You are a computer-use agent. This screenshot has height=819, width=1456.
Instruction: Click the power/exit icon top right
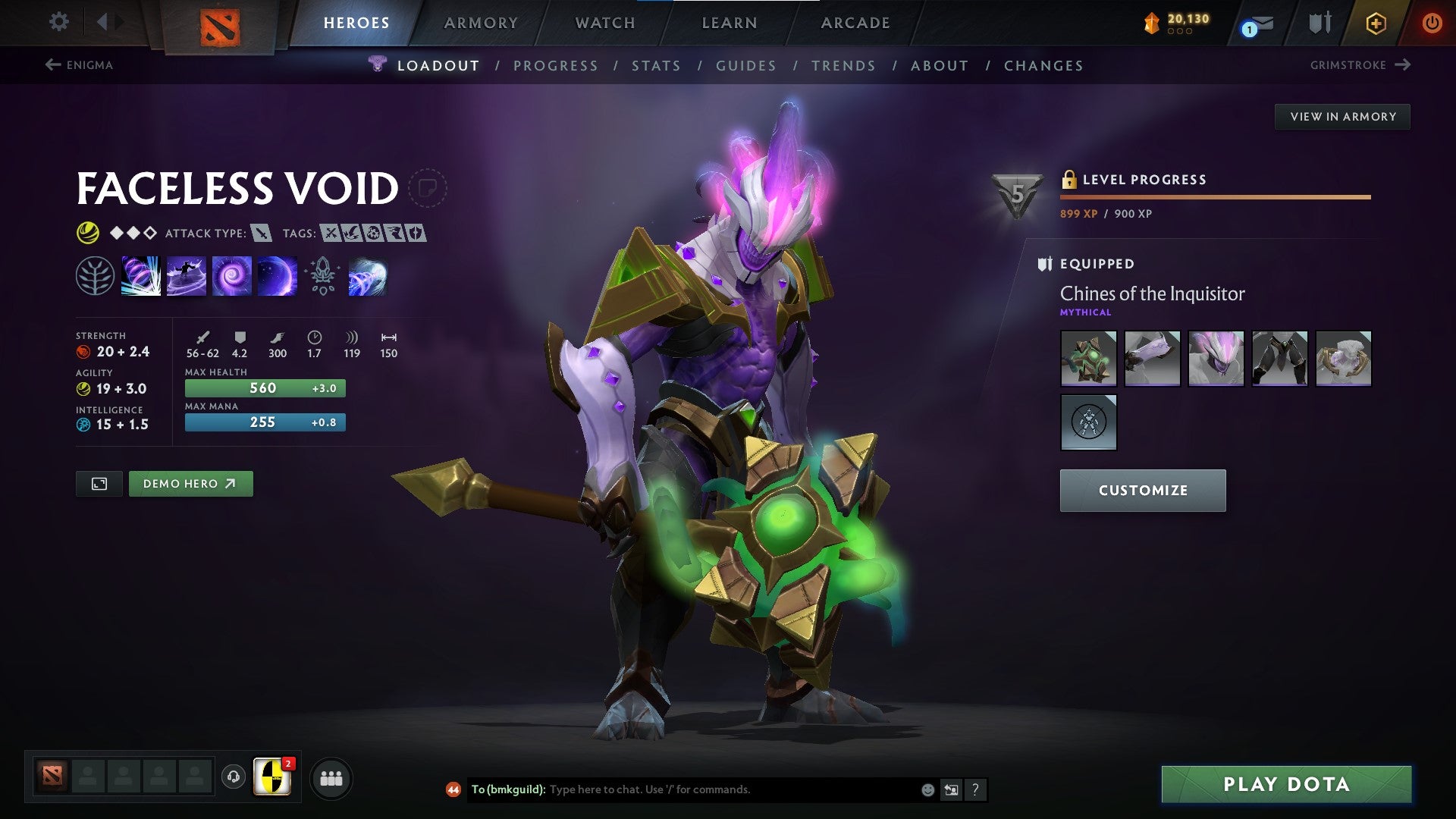(1432, 23)
